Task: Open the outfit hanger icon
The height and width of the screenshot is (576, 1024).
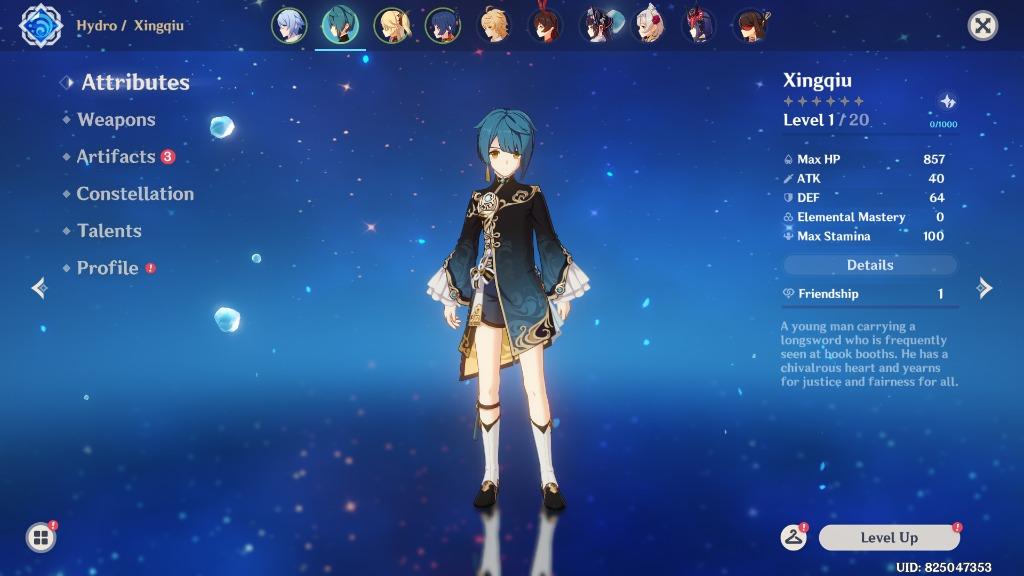Action: pos(794,537)
